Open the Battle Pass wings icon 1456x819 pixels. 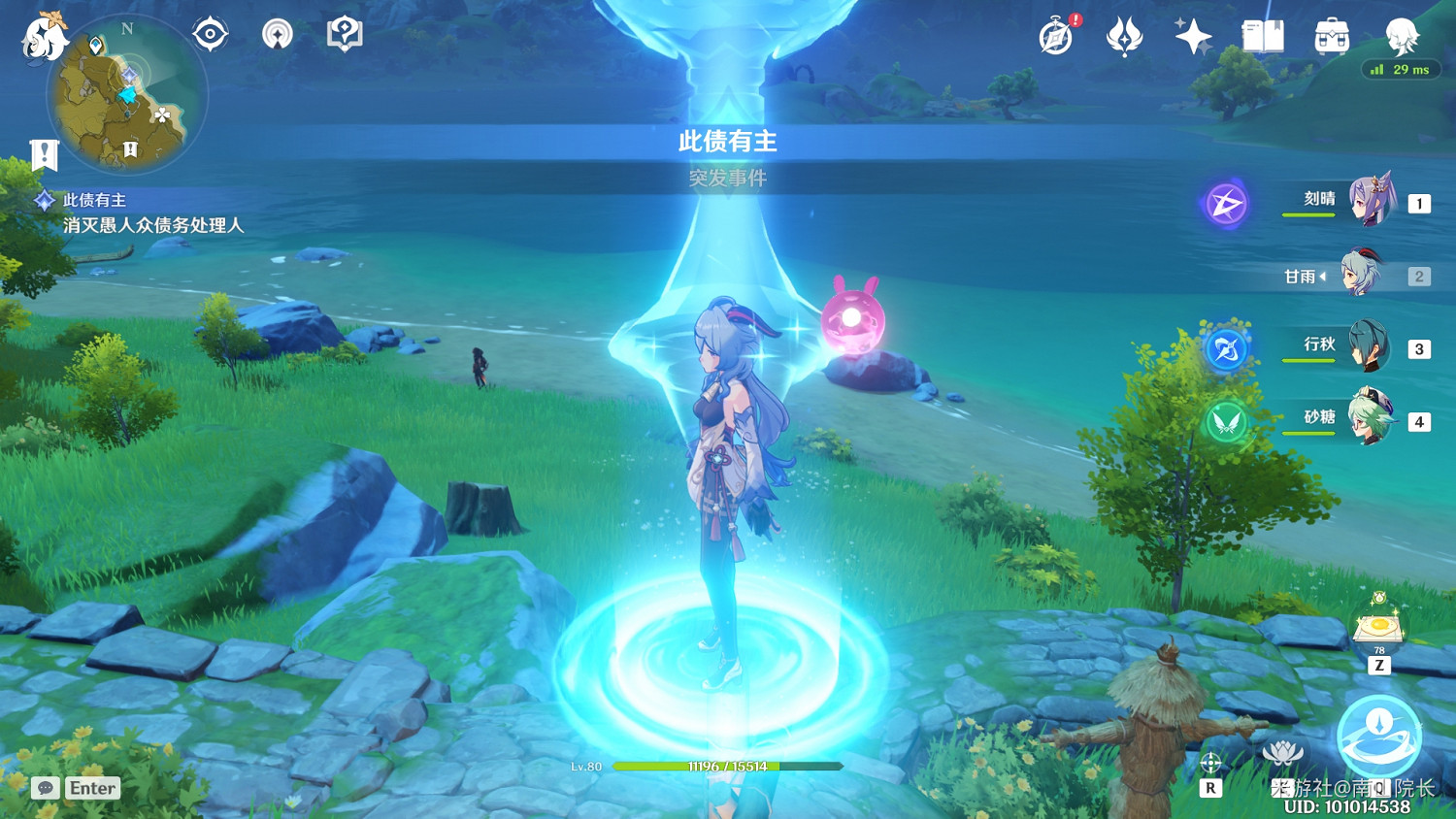[1124, 35]
